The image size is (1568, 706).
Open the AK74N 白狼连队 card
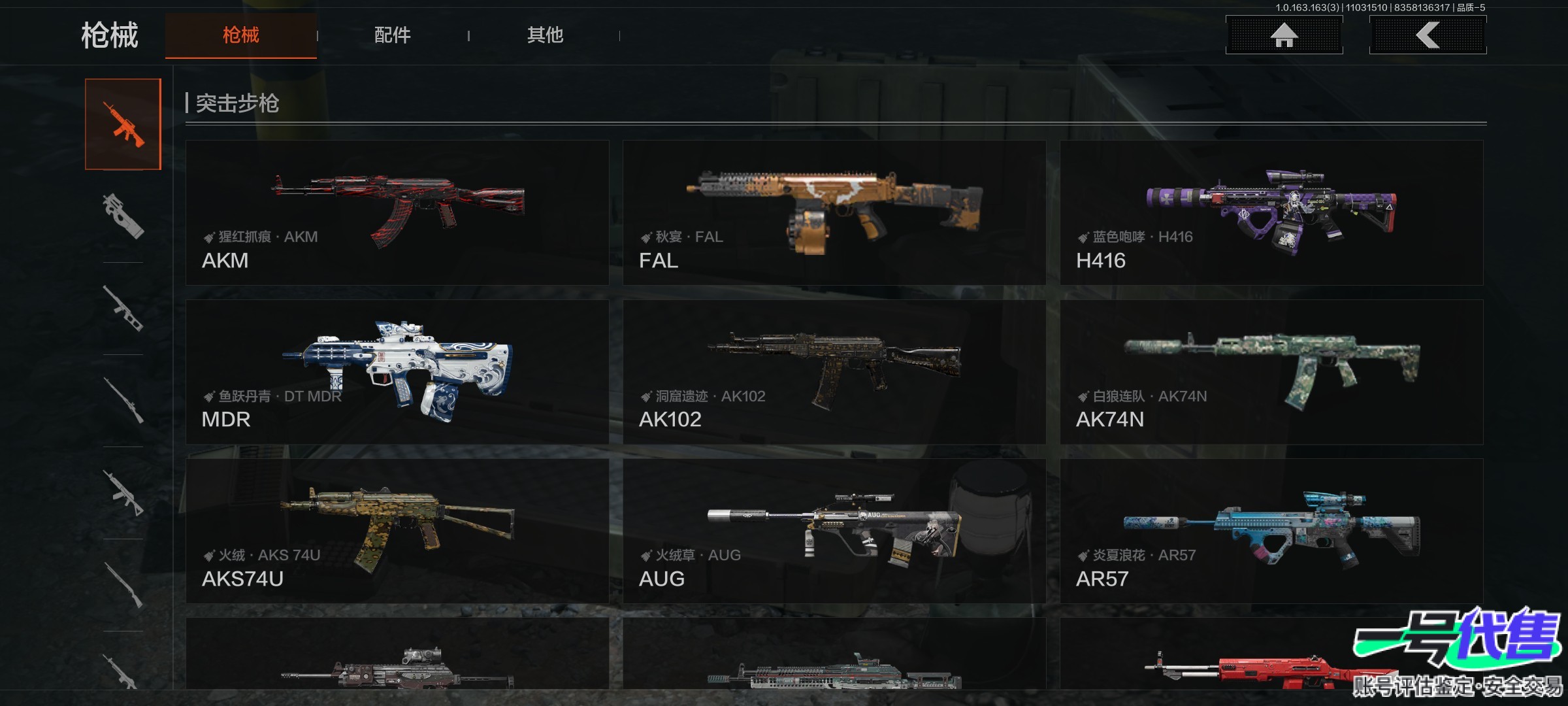coord(1271,372)
